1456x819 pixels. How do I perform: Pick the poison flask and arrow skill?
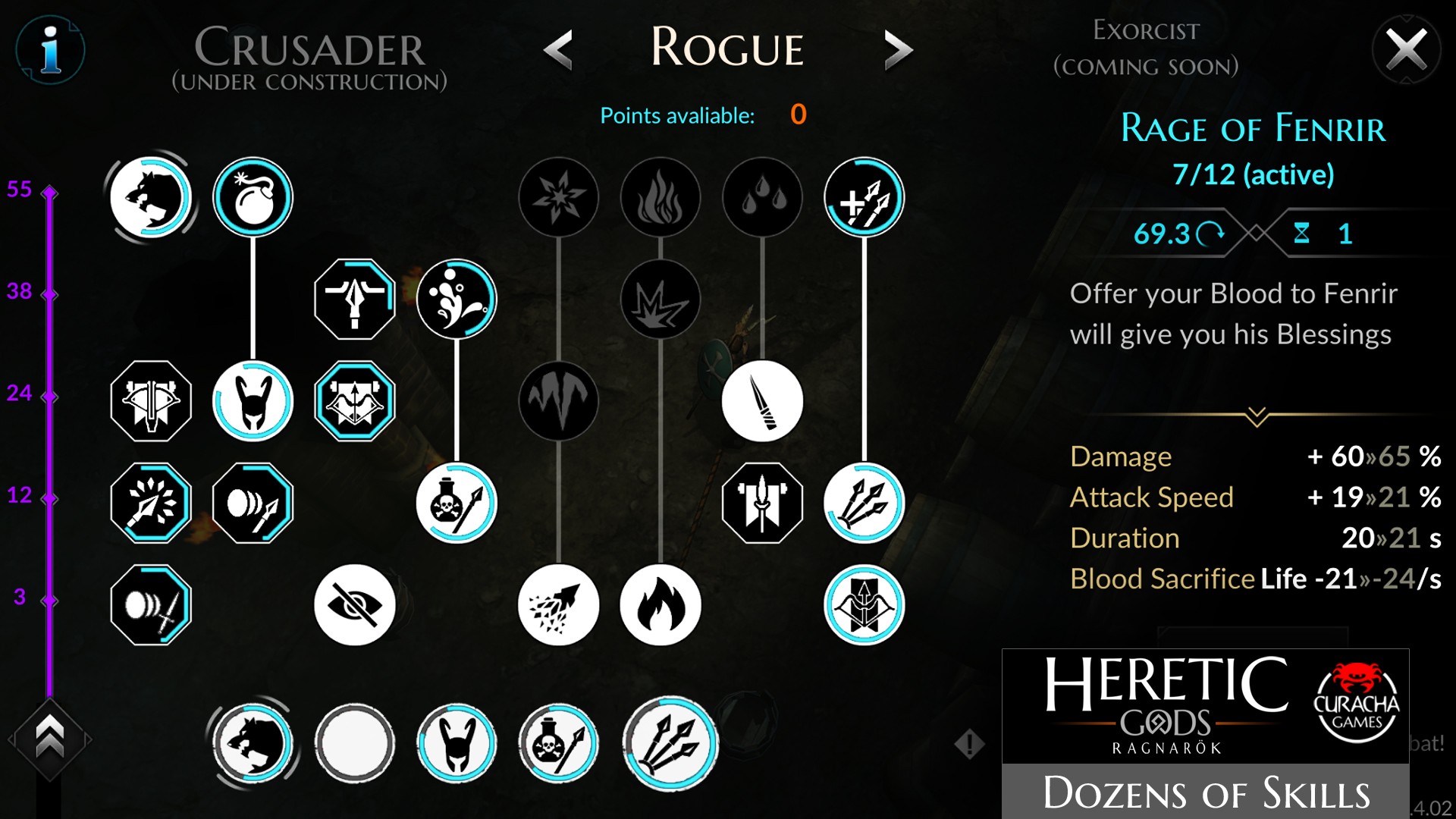(x=457, y=503)
